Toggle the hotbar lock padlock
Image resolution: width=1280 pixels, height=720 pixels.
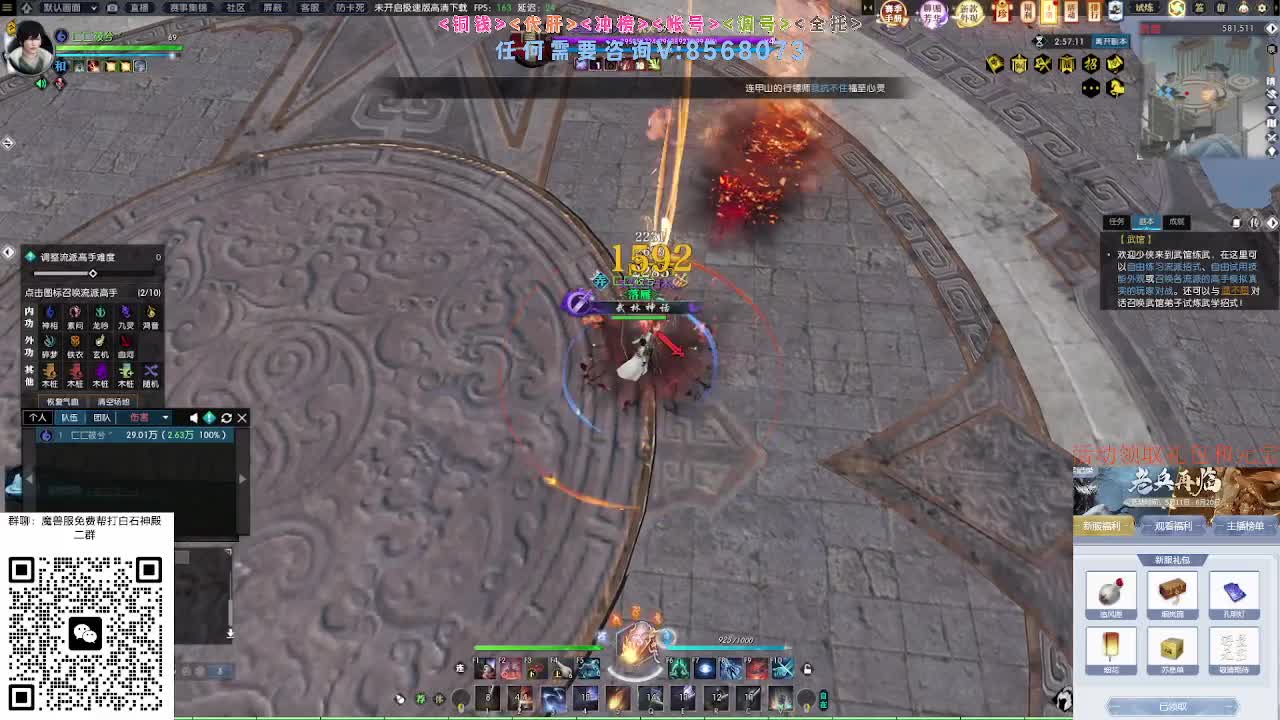pos(806,668)
